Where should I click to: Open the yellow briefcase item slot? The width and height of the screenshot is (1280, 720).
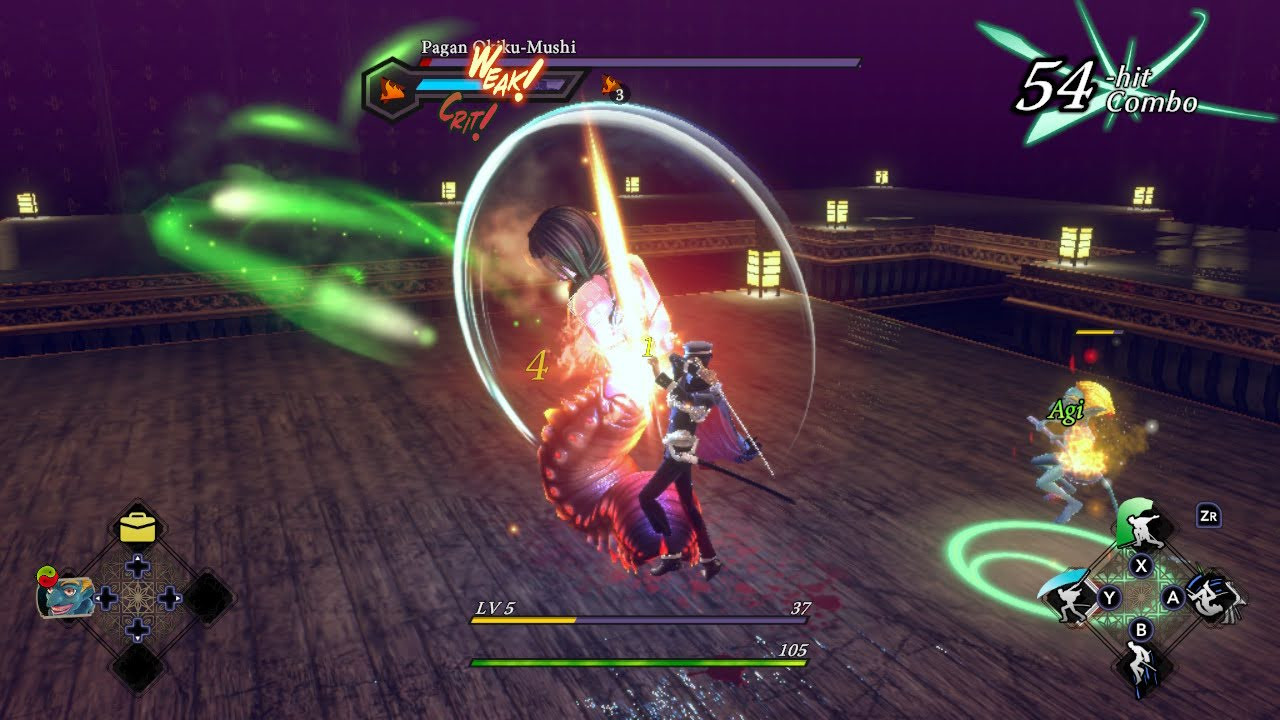[137, 527]
